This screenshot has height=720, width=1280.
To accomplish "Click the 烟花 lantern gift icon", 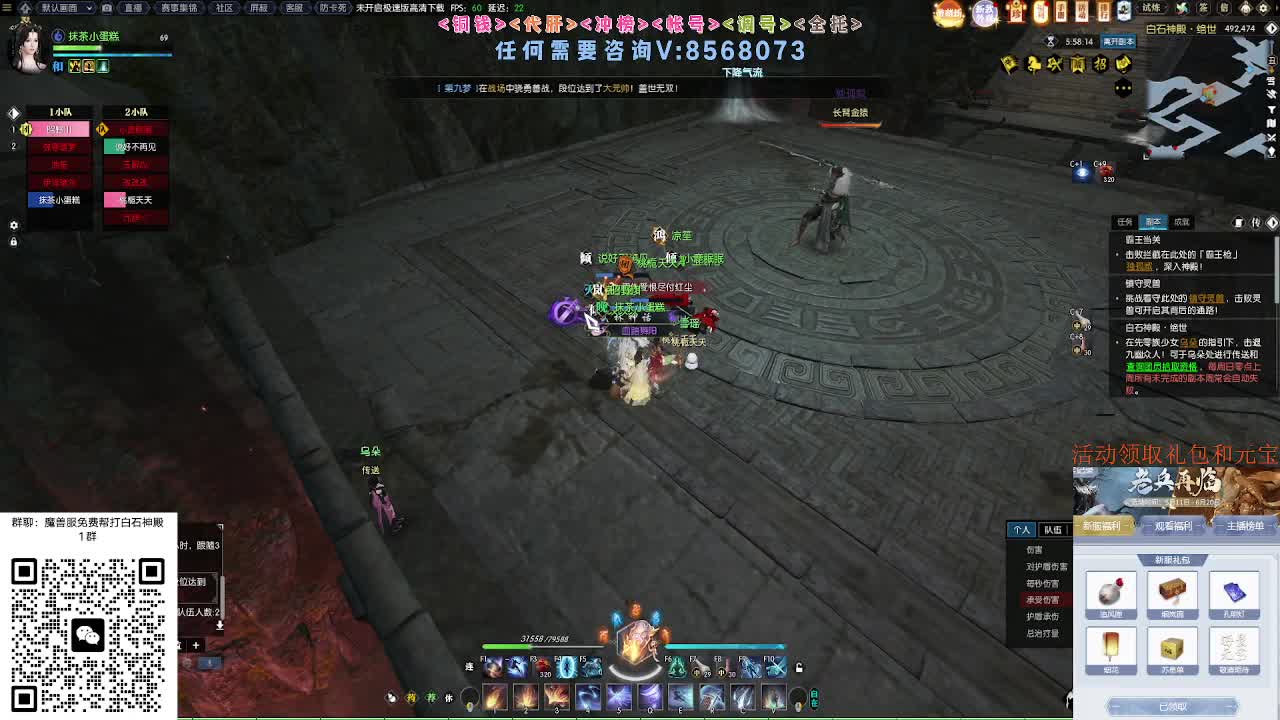I will (x=1110, y=646).
